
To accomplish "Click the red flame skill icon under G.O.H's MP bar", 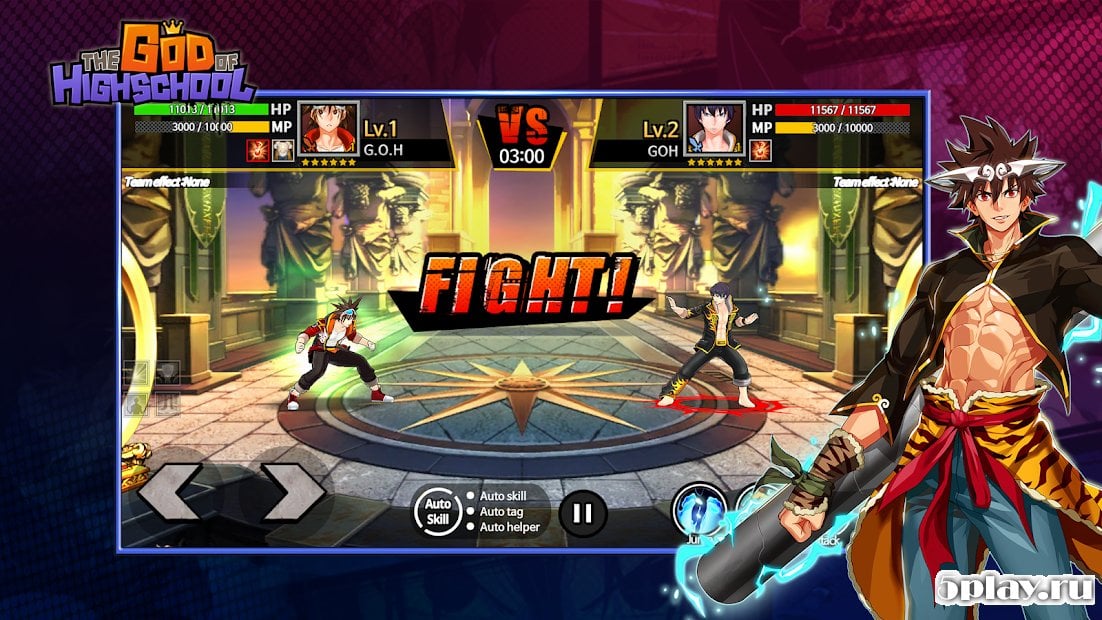I will [x=258, y=150].
